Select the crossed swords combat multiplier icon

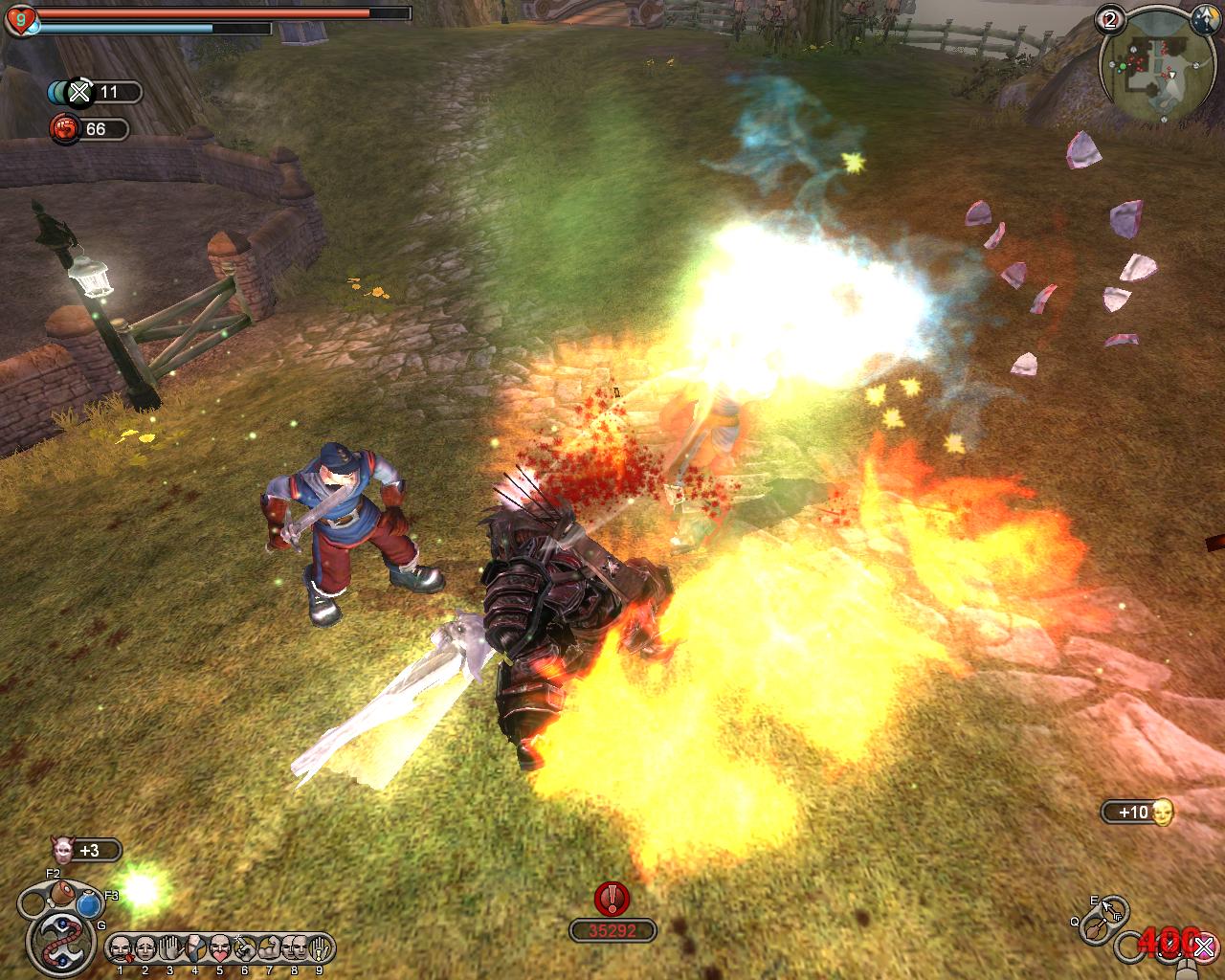tap(80, 92)
